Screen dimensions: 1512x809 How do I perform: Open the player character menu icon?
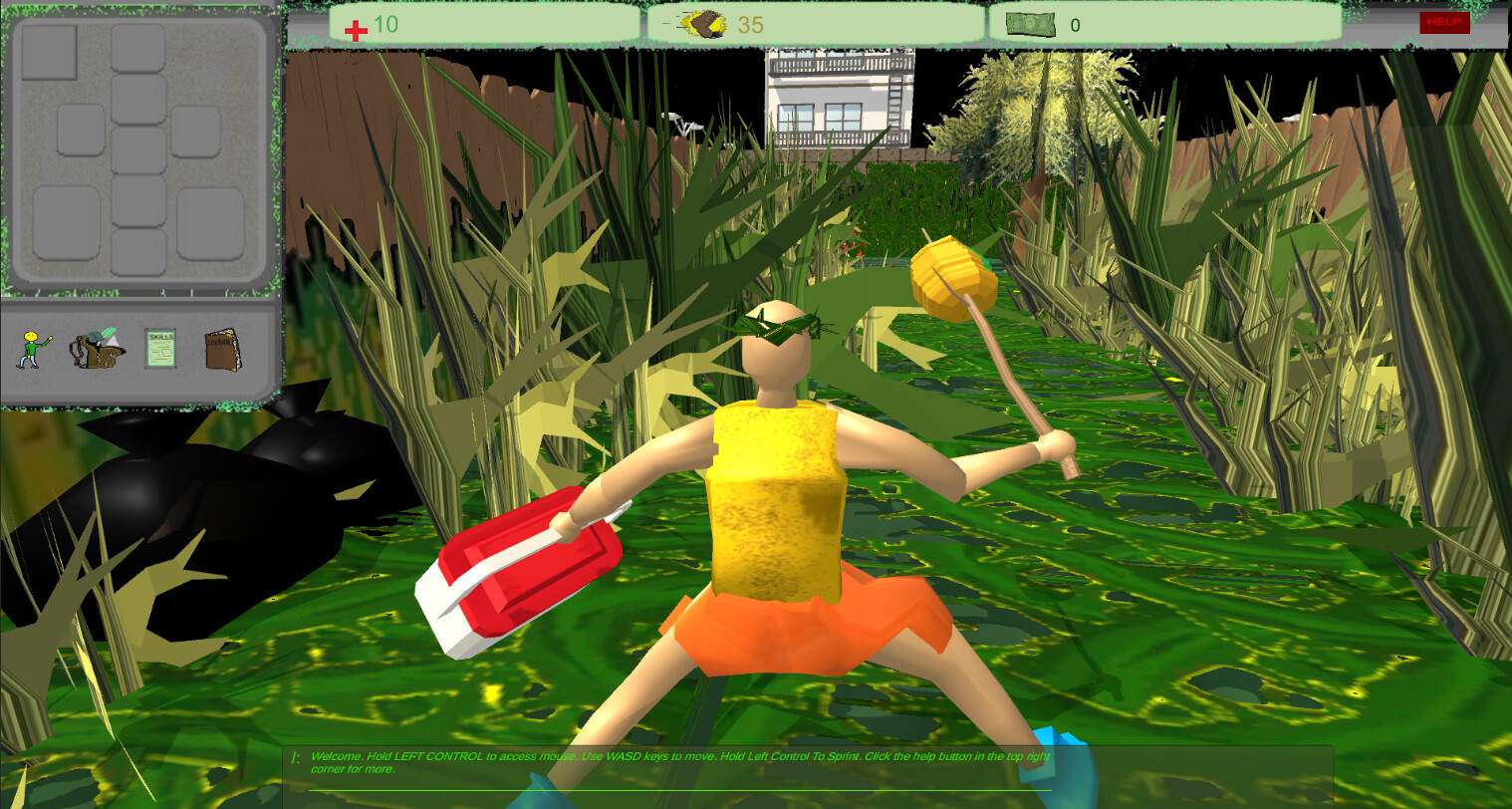(30, 351)
